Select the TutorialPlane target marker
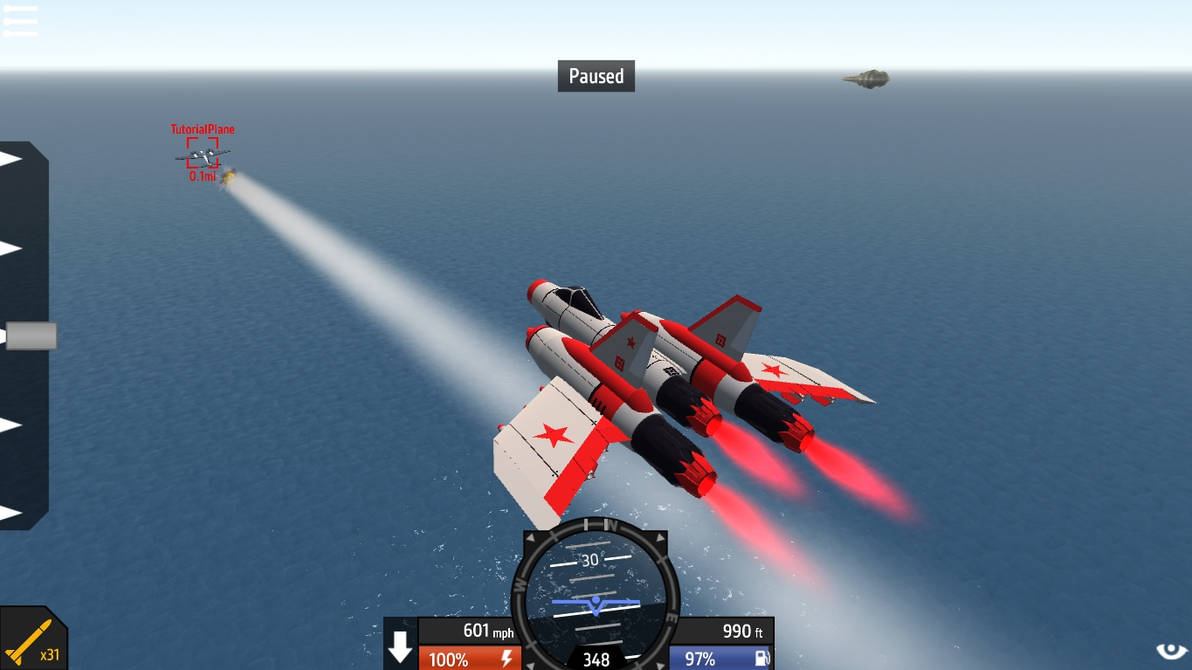This screenshot has height=670, width=1192. 202,154
